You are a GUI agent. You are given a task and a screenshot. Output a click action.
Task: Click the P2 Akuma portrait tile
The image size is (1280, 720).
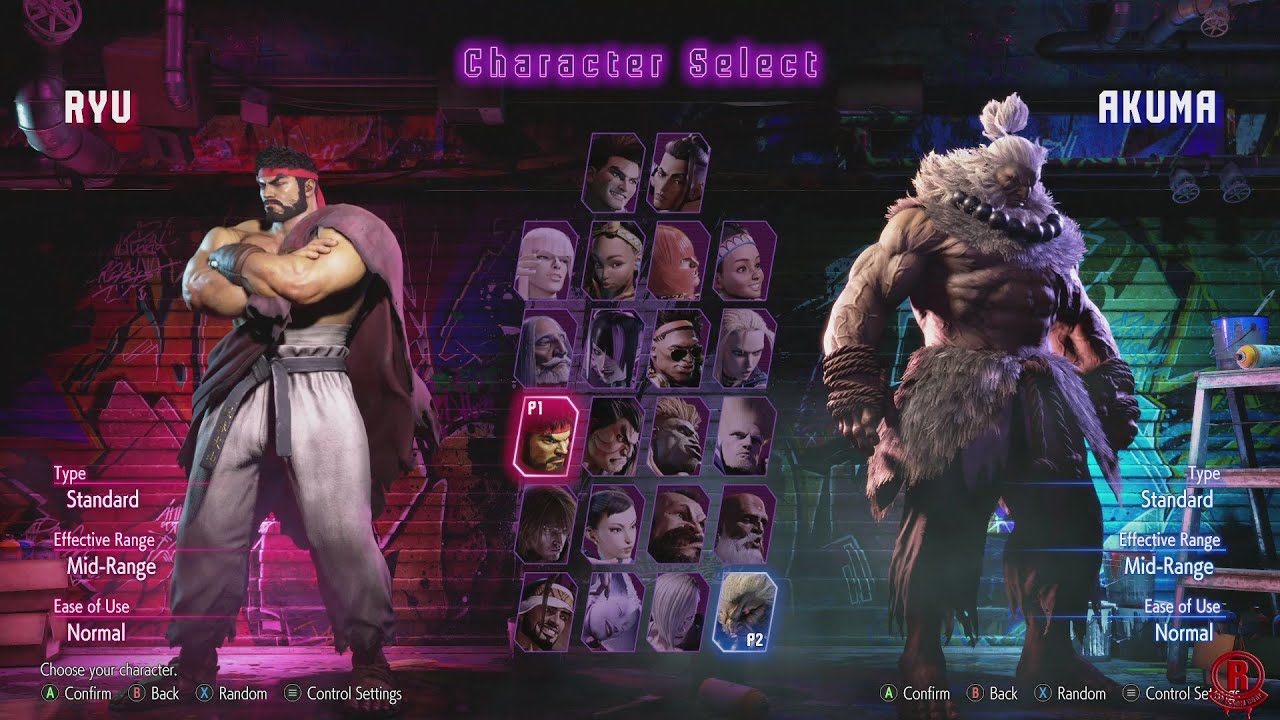(745, 610)
